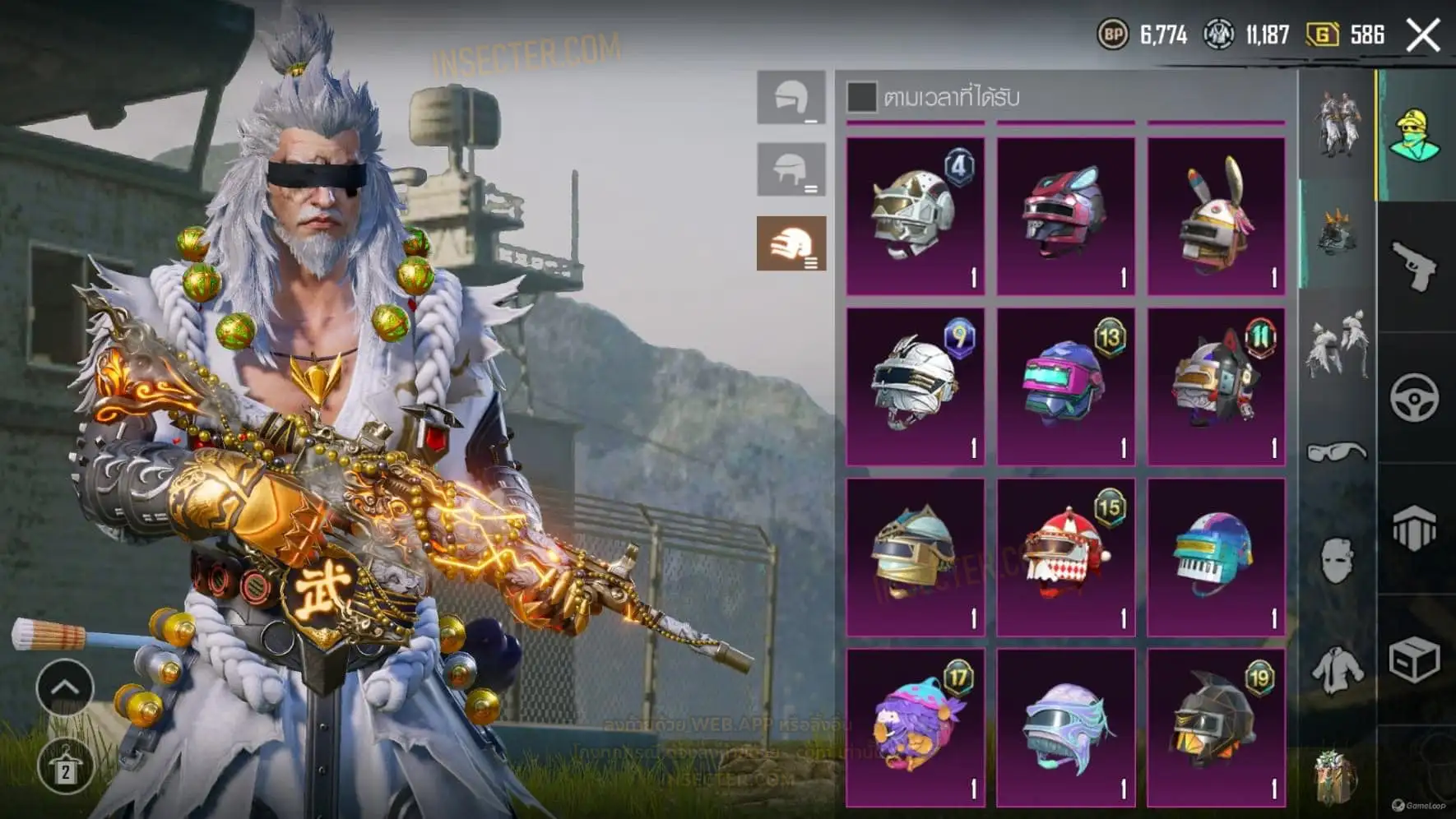Open the pistol weapon skins category
1456x819 pixels.
pos(1415,266)
